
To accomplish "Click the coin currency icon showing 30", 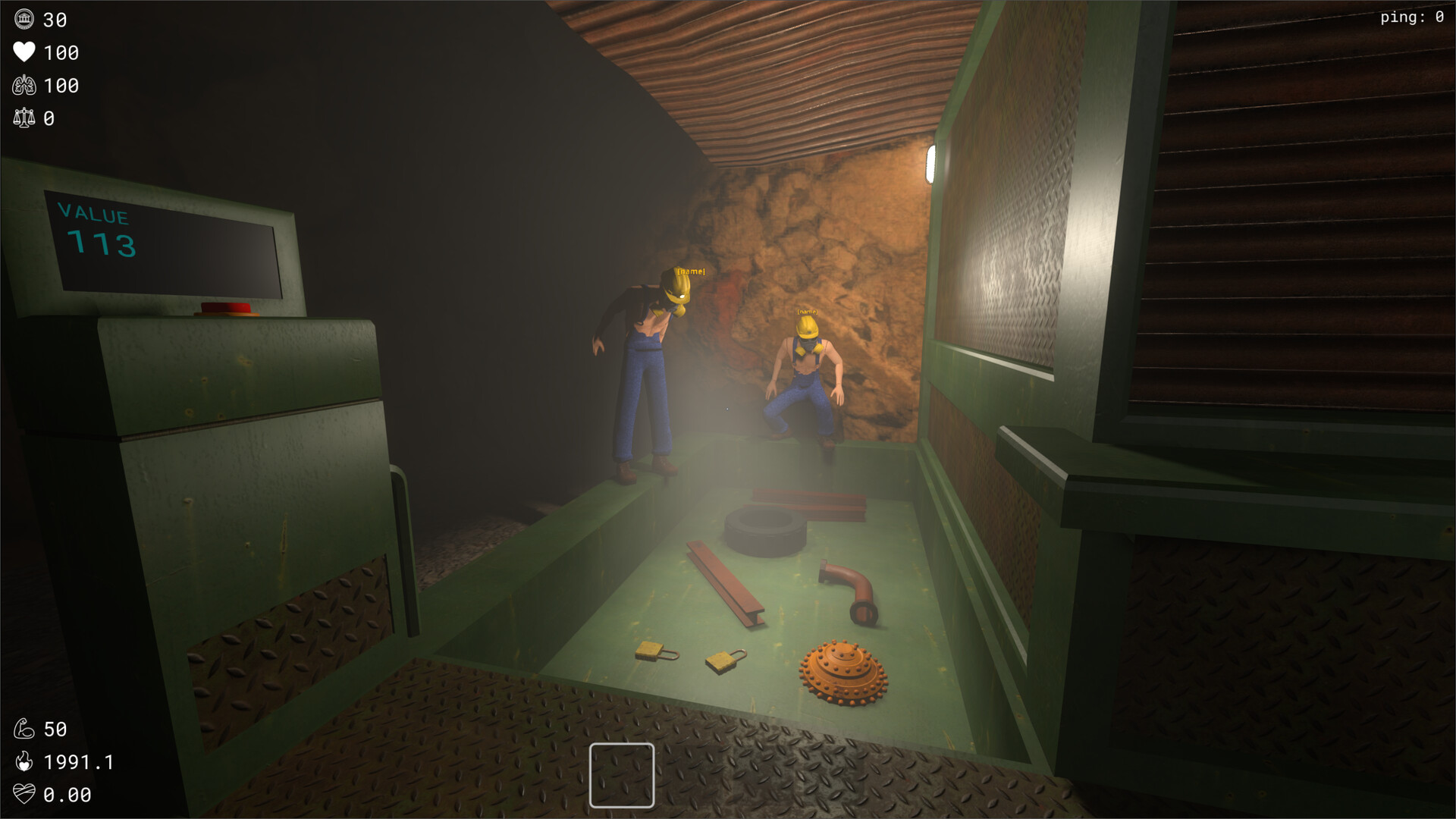I will click(25, 20).
